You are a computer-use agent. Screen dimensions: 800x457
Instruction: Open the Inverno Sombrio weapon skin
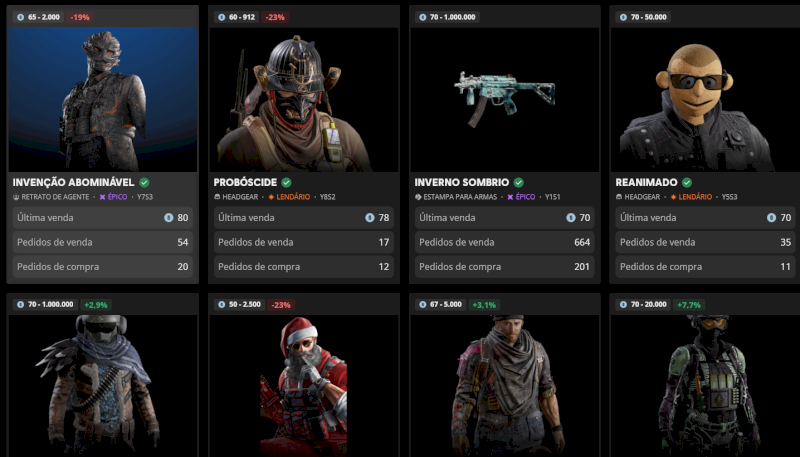pos(505,98)
